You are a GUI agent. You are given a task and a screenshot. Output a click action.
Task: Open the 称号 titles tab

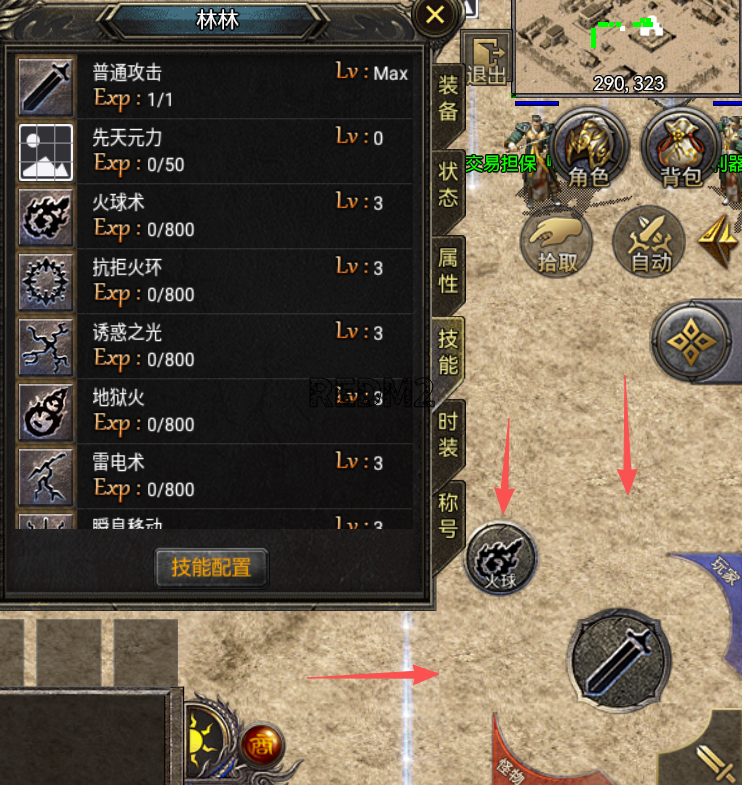tap(448, 515)
